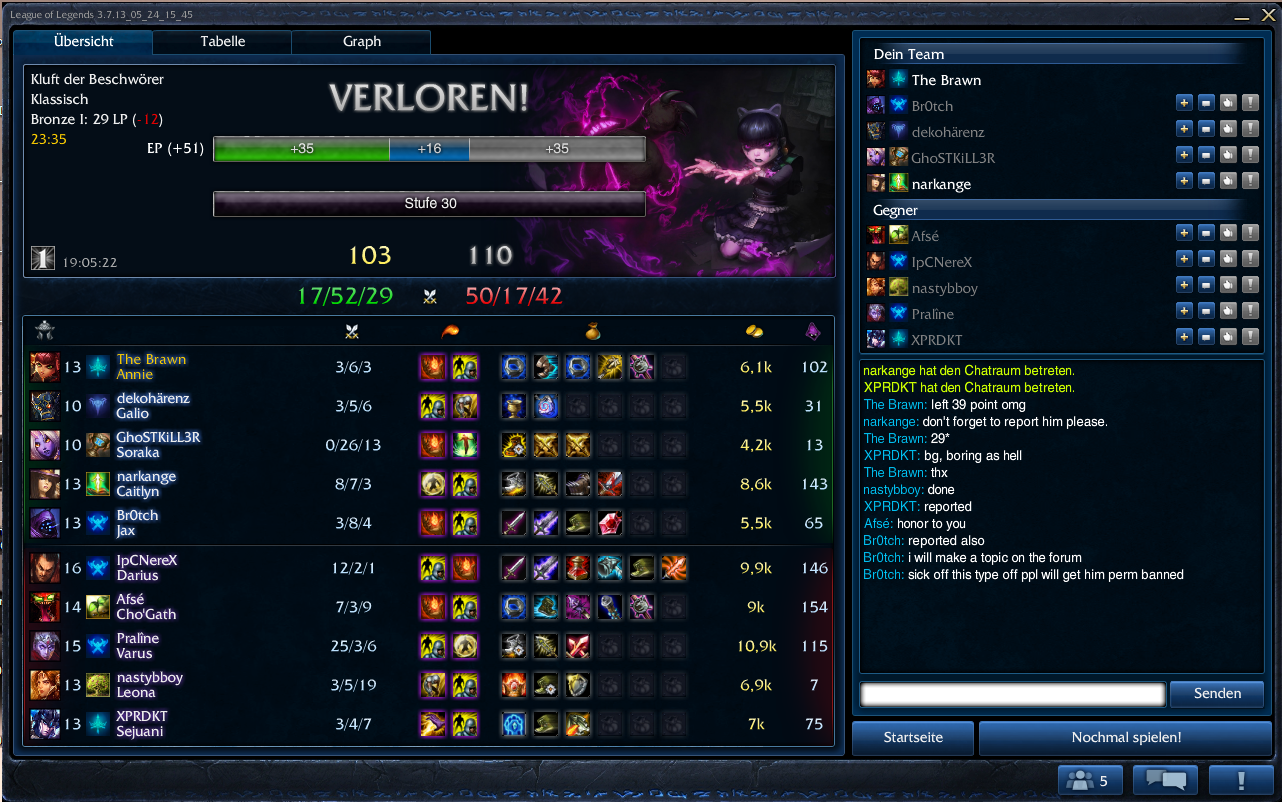The width and height of the screenshot is (1282, 802).
Task: Open the Graph tab
Action: (360, 42)
